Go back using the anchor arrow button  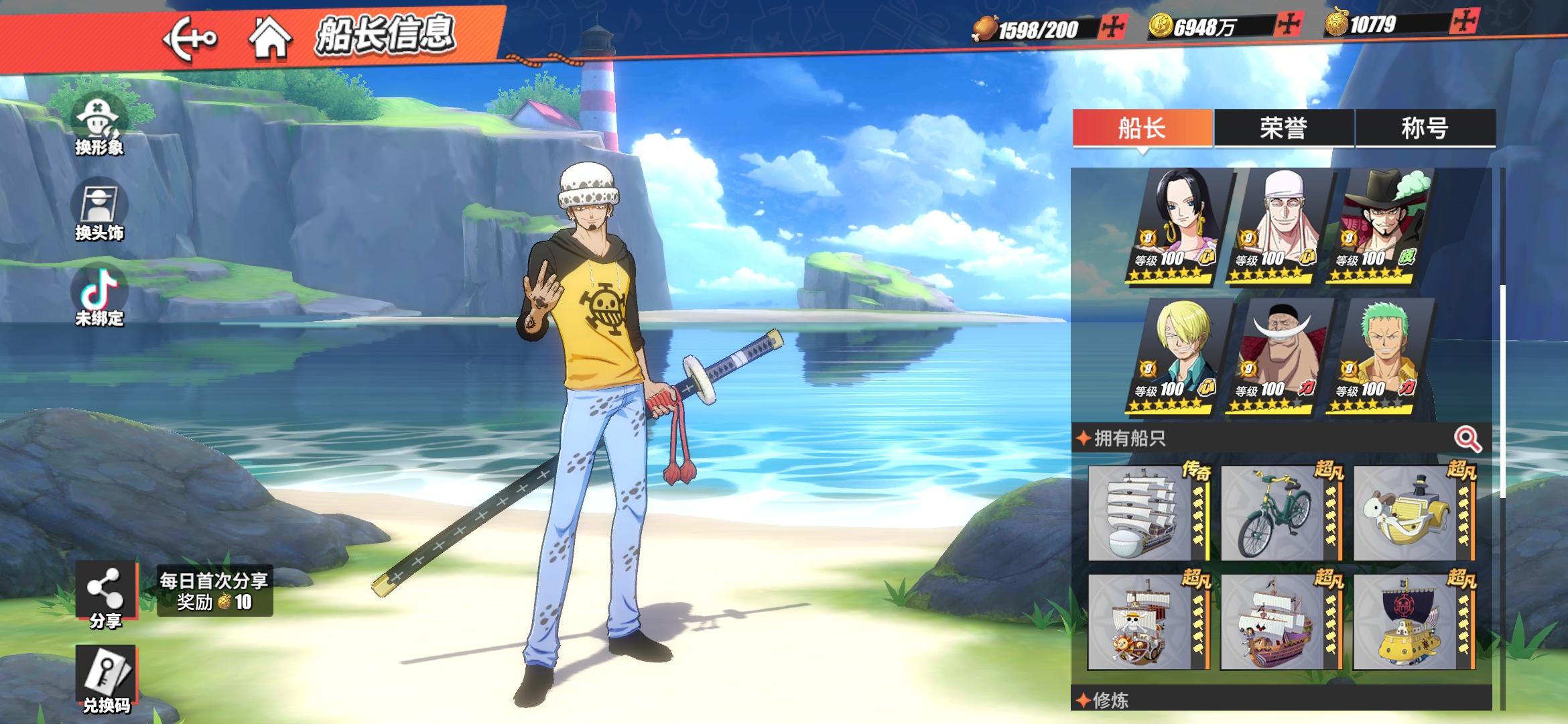[x=190, y=38]
